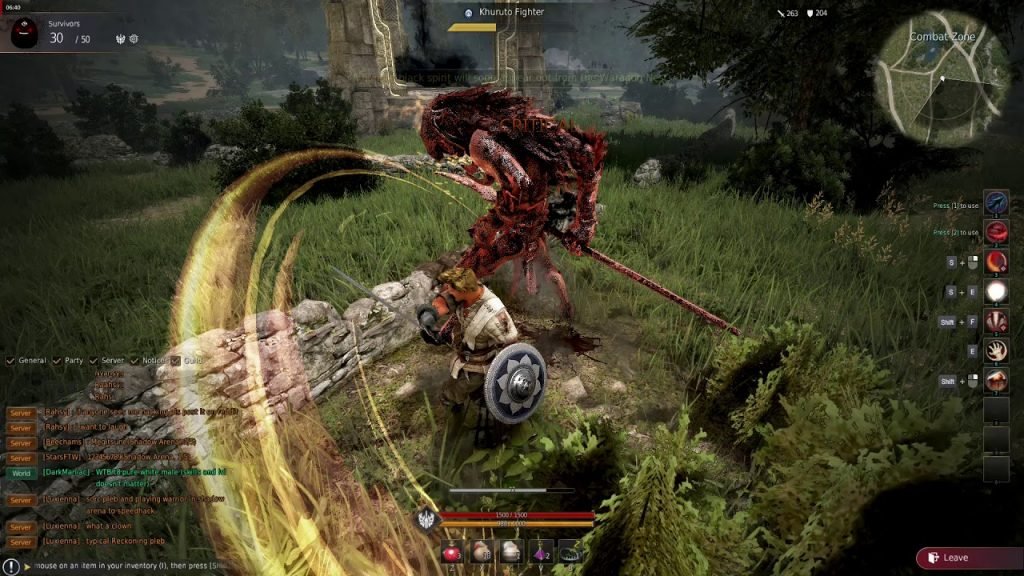Click the exclamation mark tip icon

click(11, 566)
